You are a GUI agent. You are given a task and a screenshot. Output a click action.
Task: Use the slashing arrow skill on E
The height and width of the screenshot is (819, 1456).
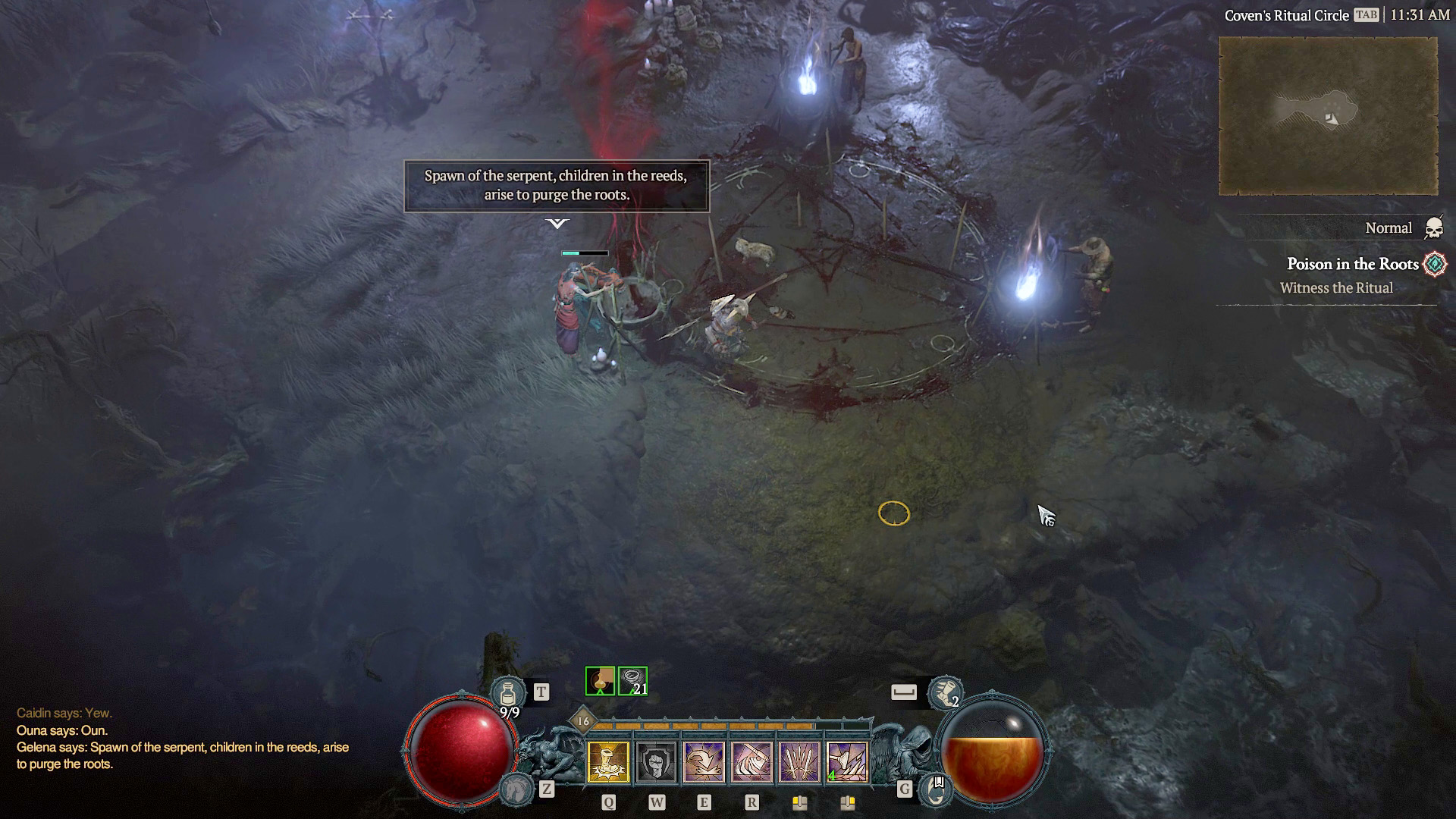click(704, 762)
